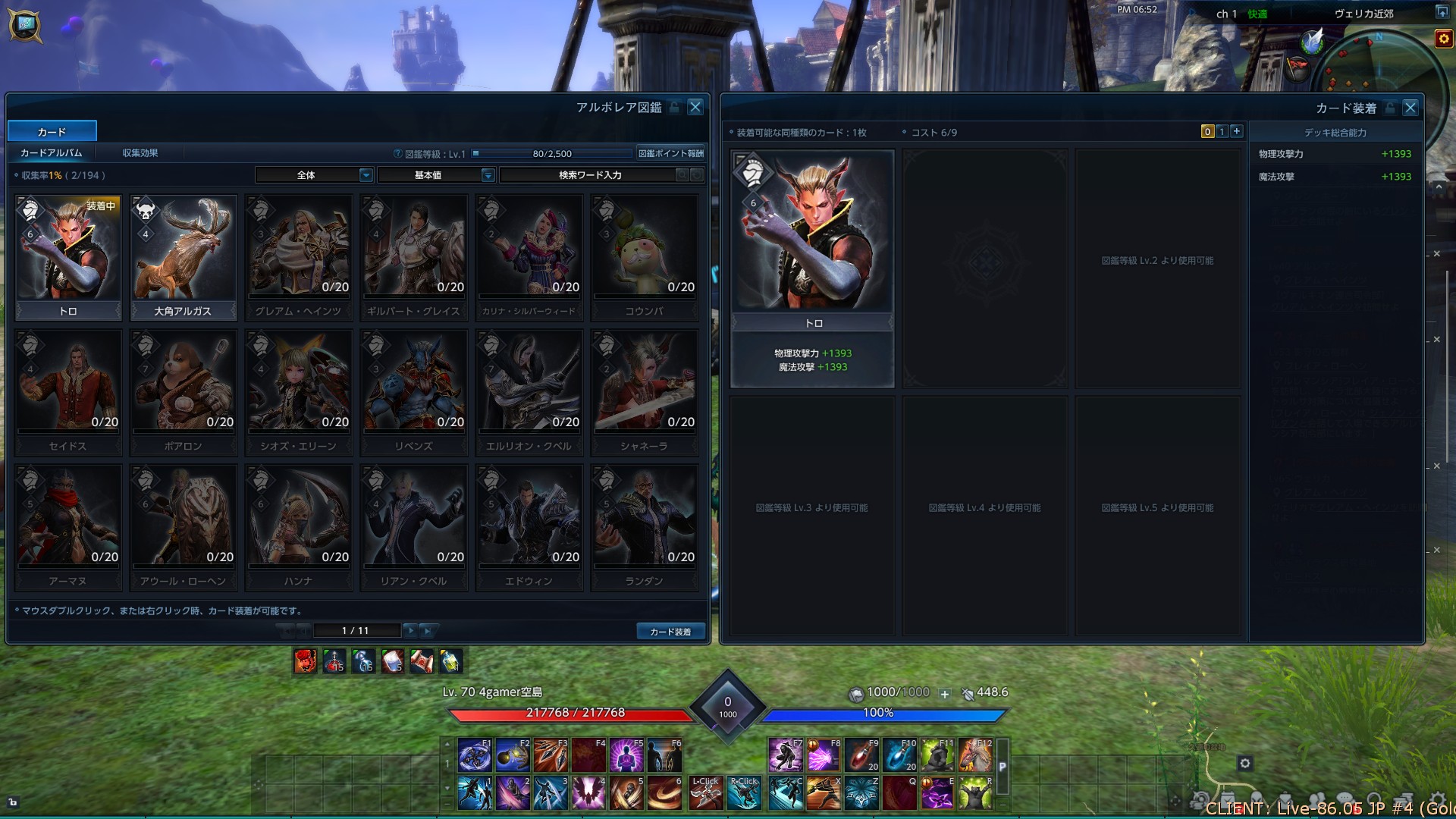
Task: Close the カード装着 panel
Action: pos(1410,108)
